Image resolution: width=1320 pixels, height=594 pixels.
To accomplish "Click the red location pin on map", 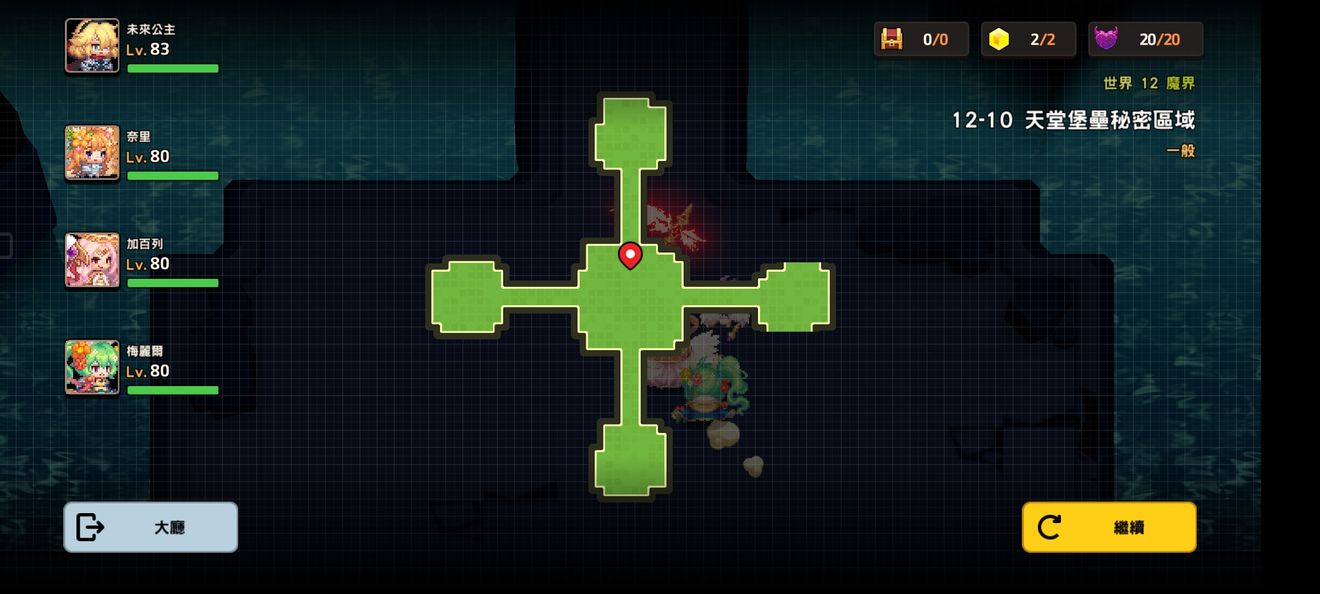I will click(630, 256).
